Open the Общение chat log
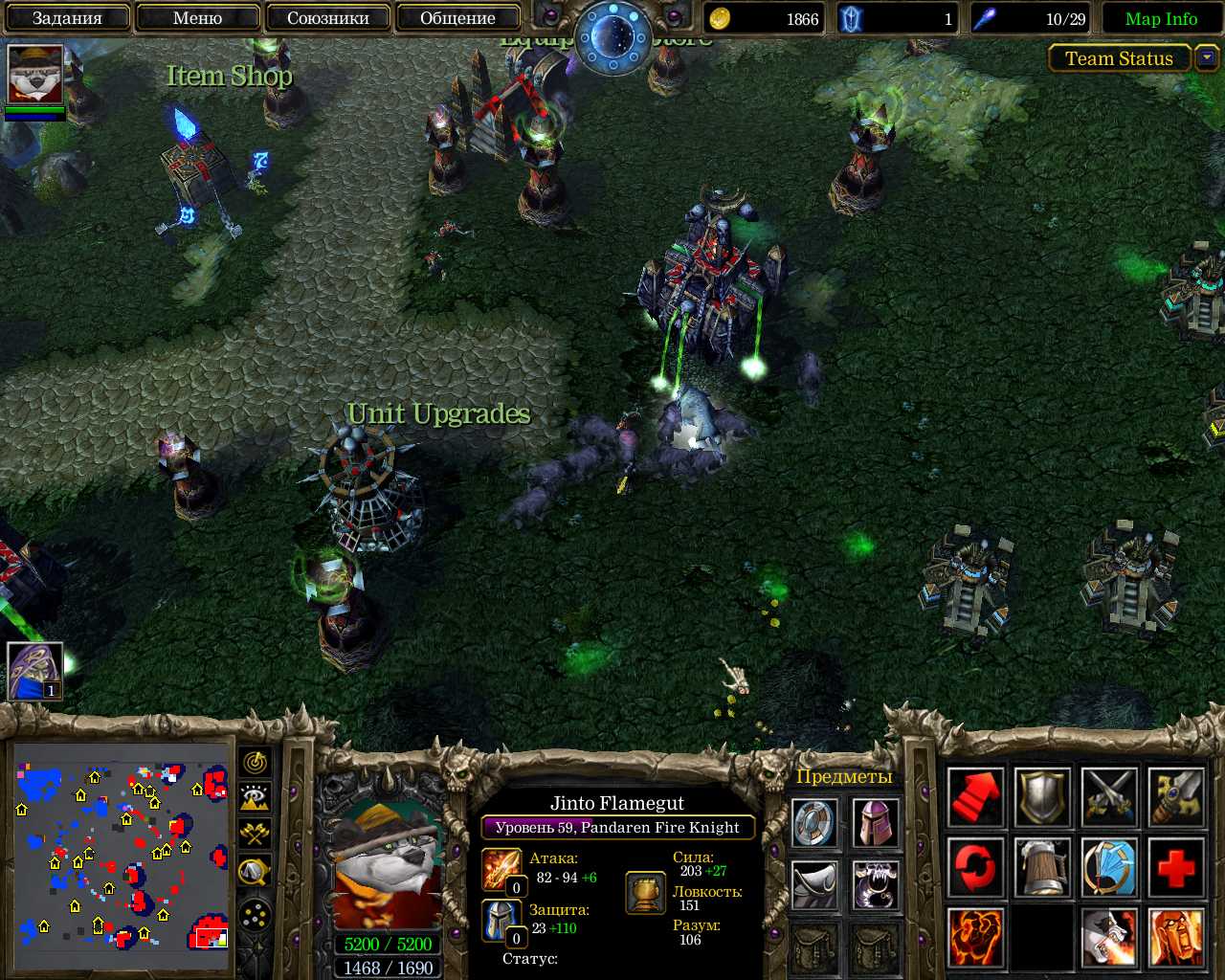Screen dimensions: 1225x980 pos(457,18)
